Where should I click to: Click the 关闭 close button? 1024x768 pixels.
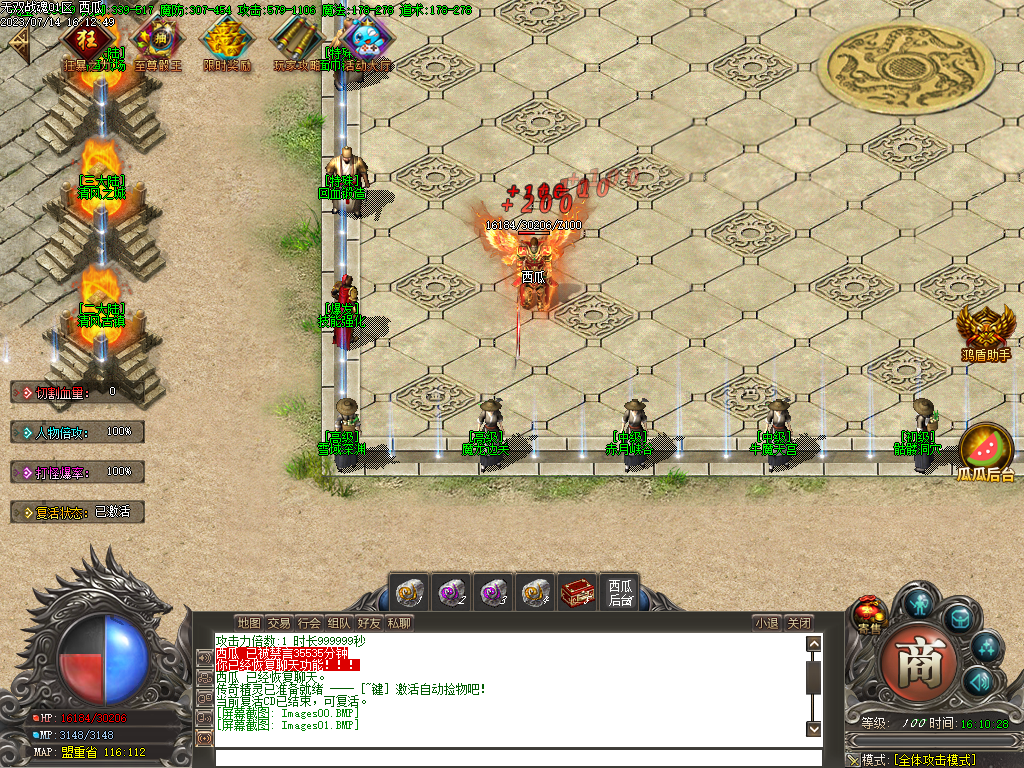[x=798, y=623]
